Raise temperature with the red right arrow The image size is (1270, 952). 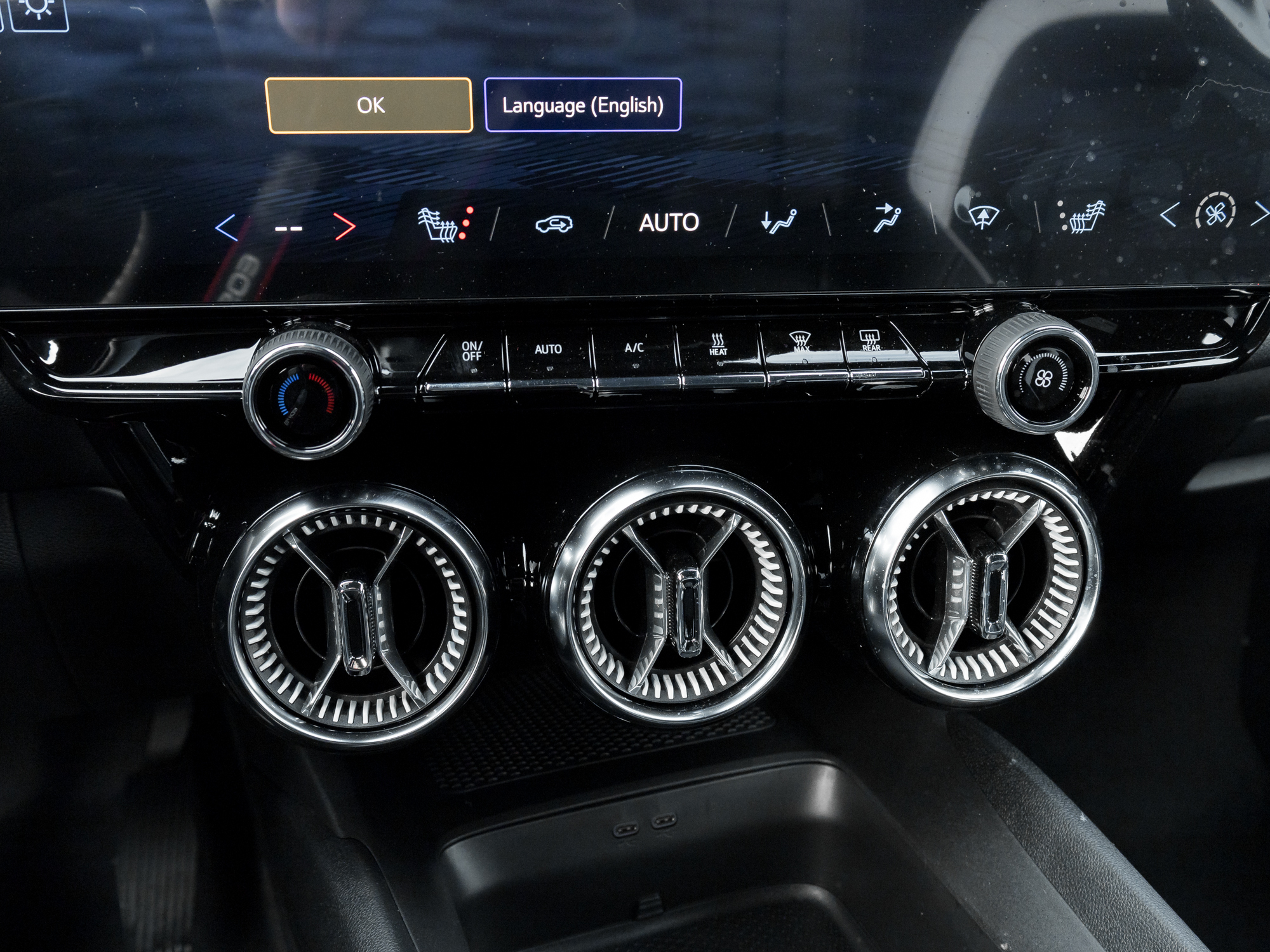[344, 227]
